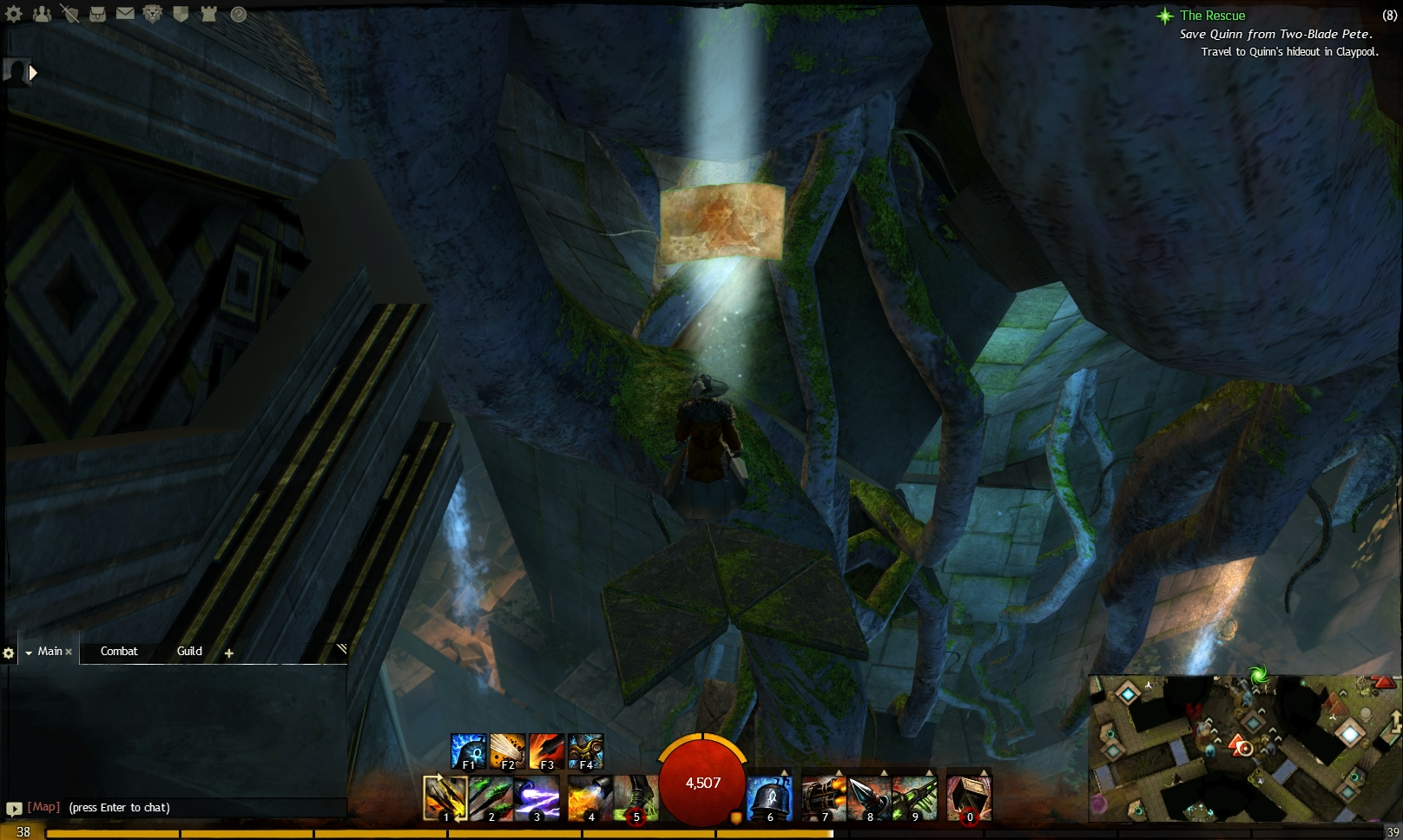1403x840 pixels.
Task: Open the Hero panel sword-and-shield icon
Action: pos(69,15)
